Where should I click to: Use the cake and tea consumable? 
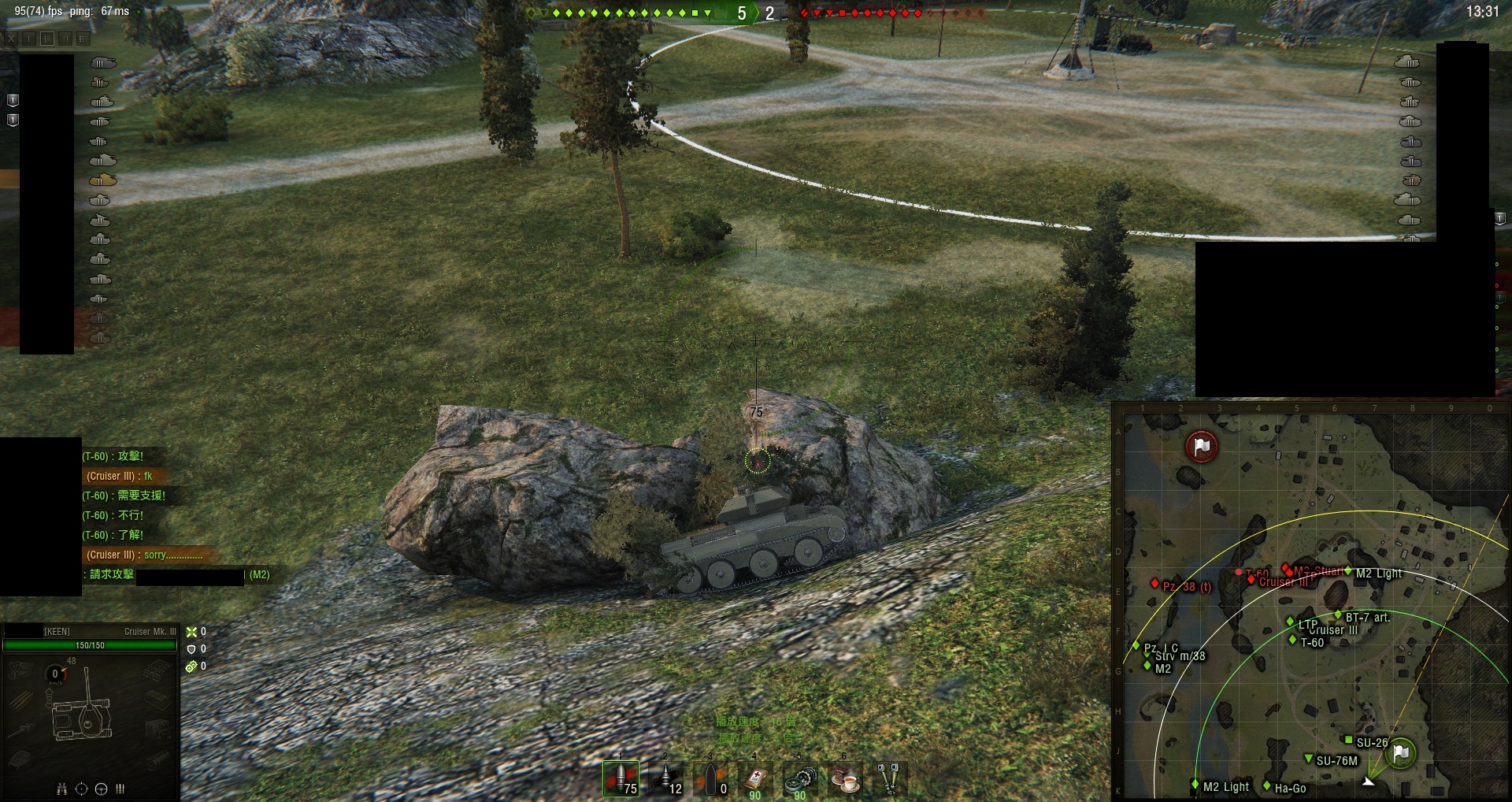[845, 779]
